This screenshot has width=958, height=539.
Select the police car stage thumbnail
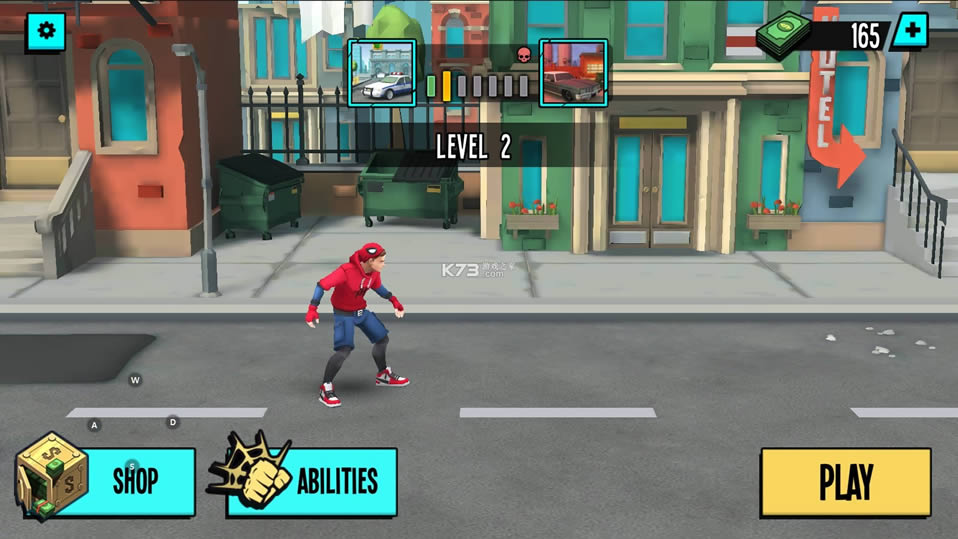[x=382, y=73]
